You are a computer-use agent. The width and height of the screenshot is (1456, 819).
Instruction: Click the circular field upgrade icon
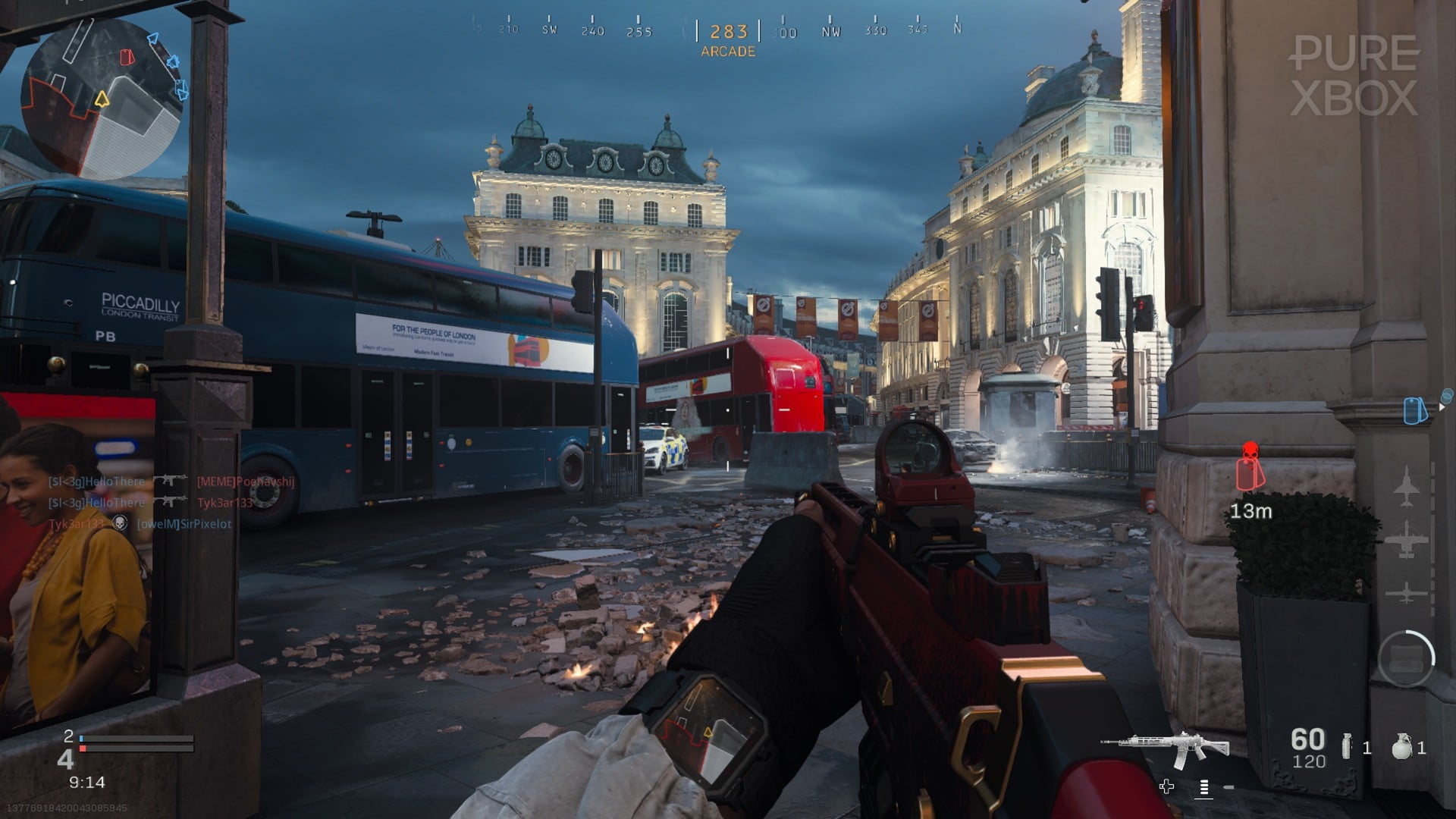point(1406,658)
